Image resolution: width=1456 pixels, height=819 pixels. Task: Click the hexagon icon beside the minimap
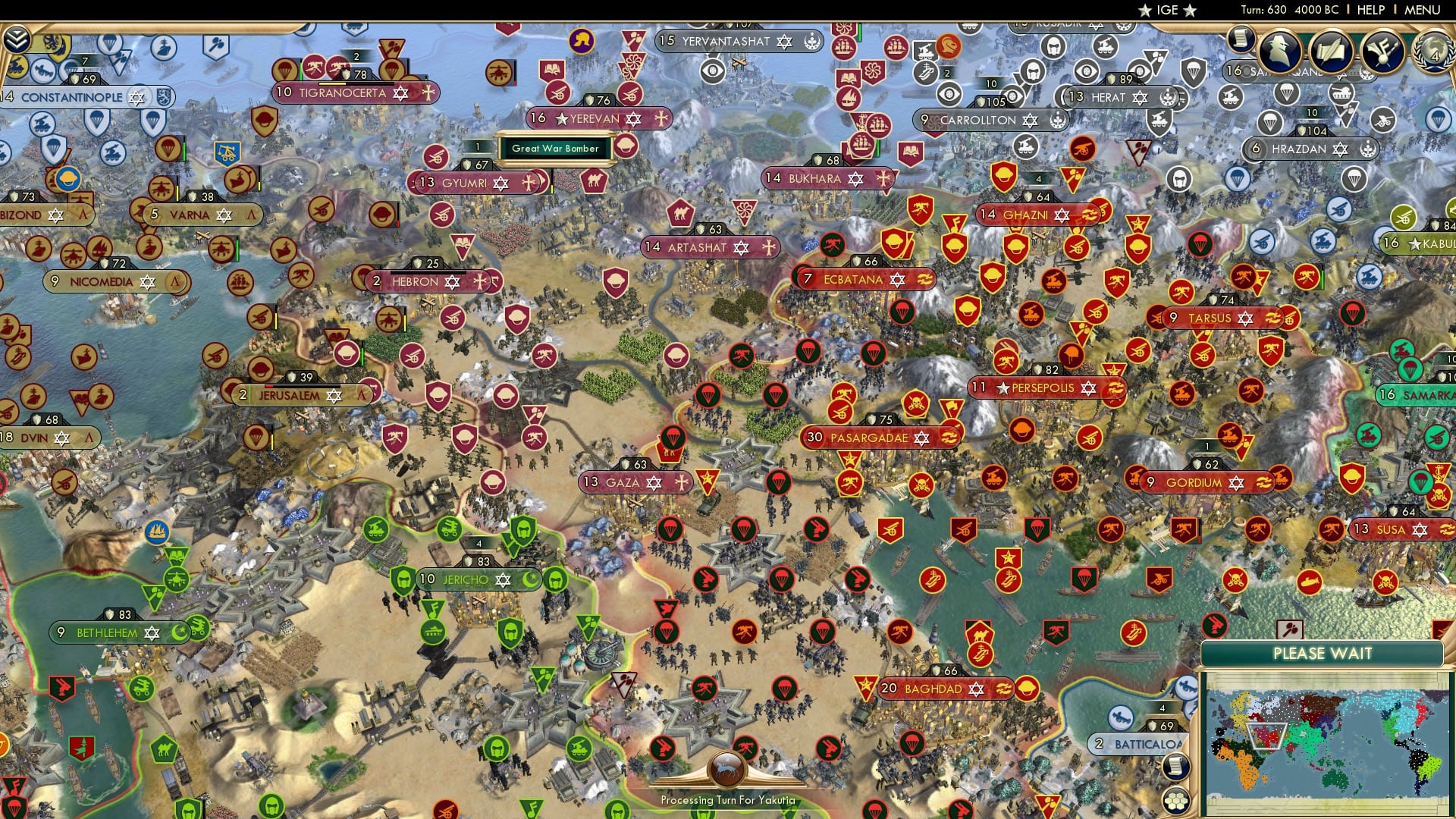tap(1177, 800)
